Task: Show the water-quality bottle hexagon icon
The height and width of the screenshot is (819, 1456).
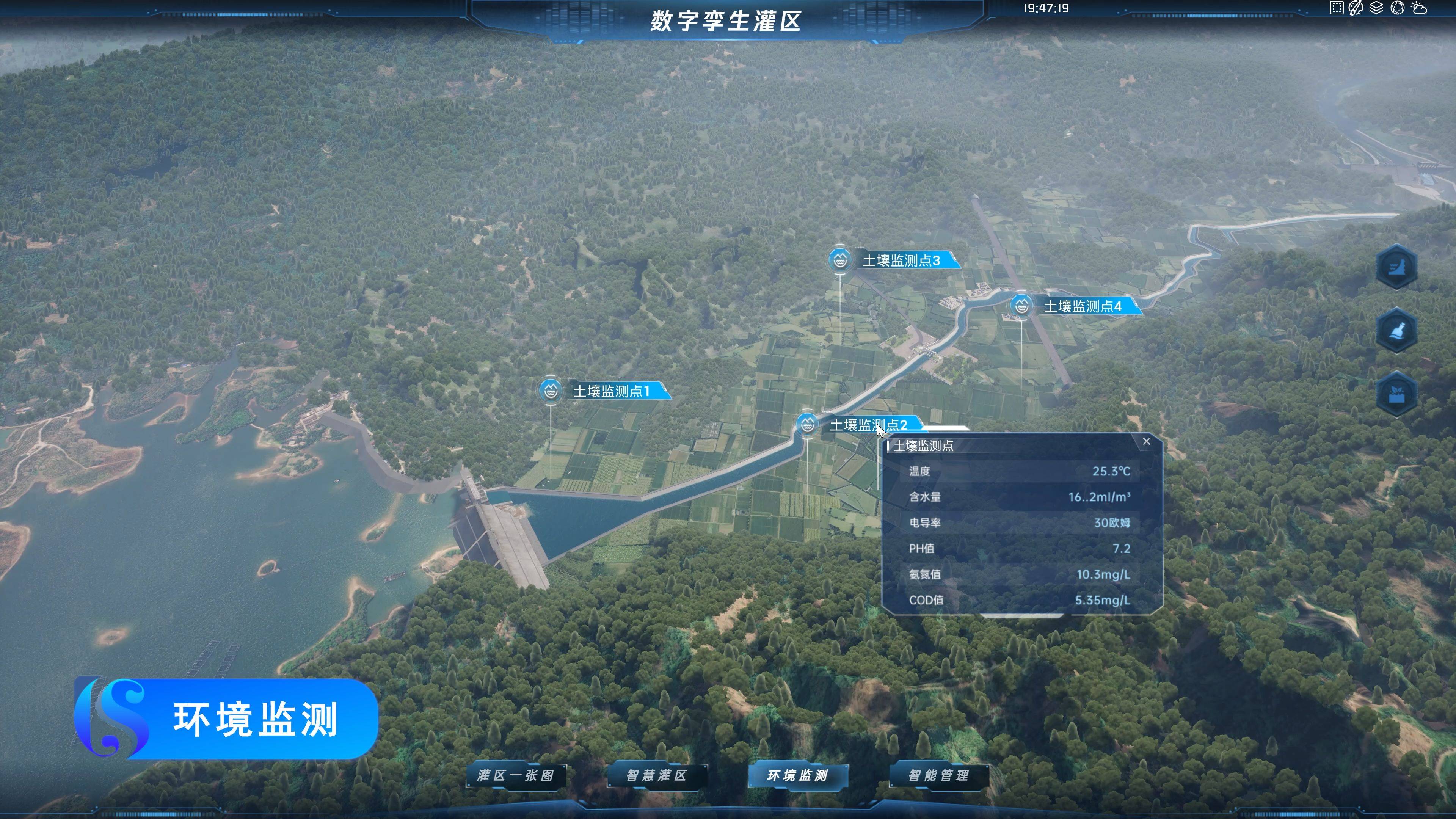Action: point(1396,330)
